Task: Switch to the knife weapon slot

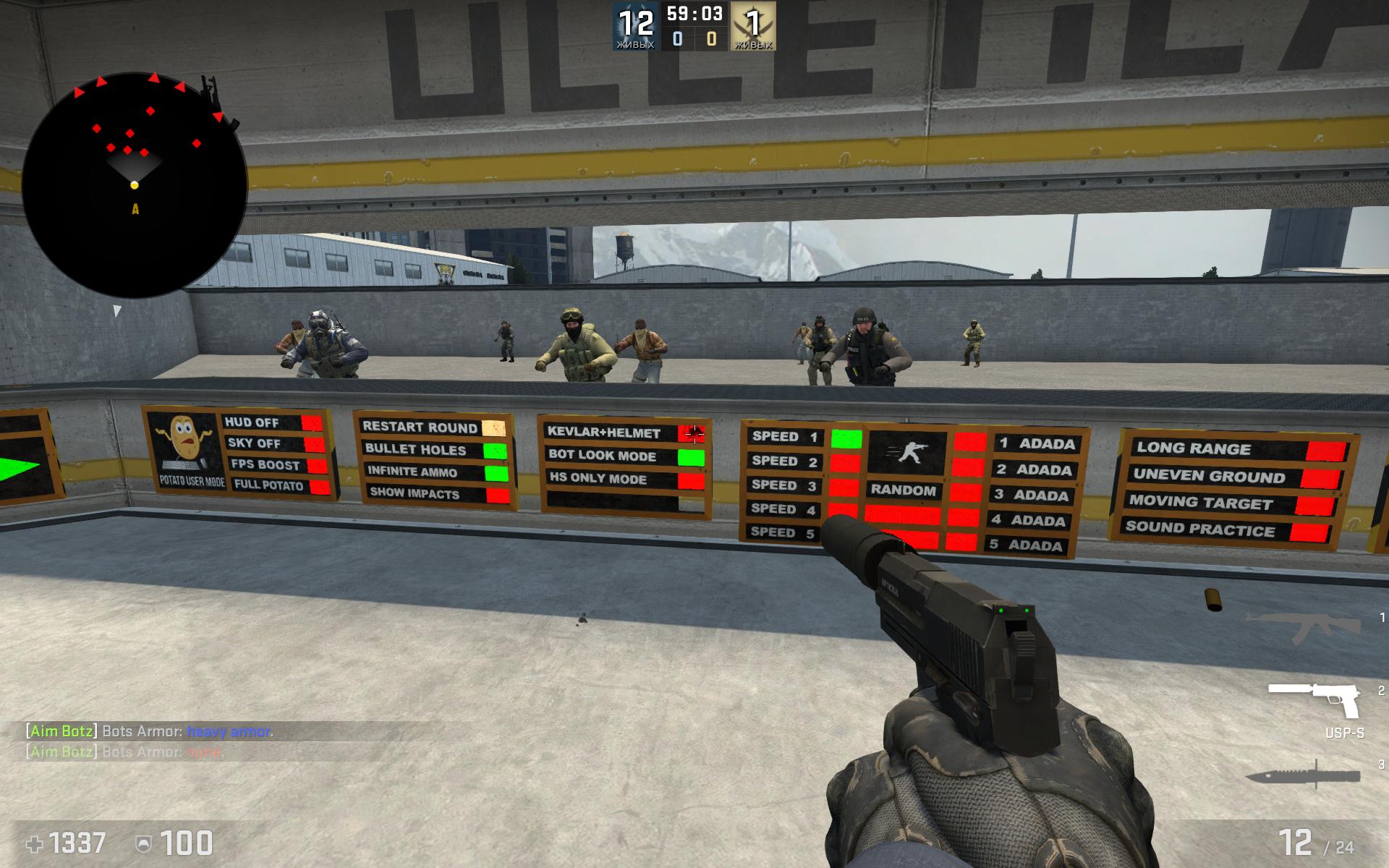Action: tap(1303, 775)
